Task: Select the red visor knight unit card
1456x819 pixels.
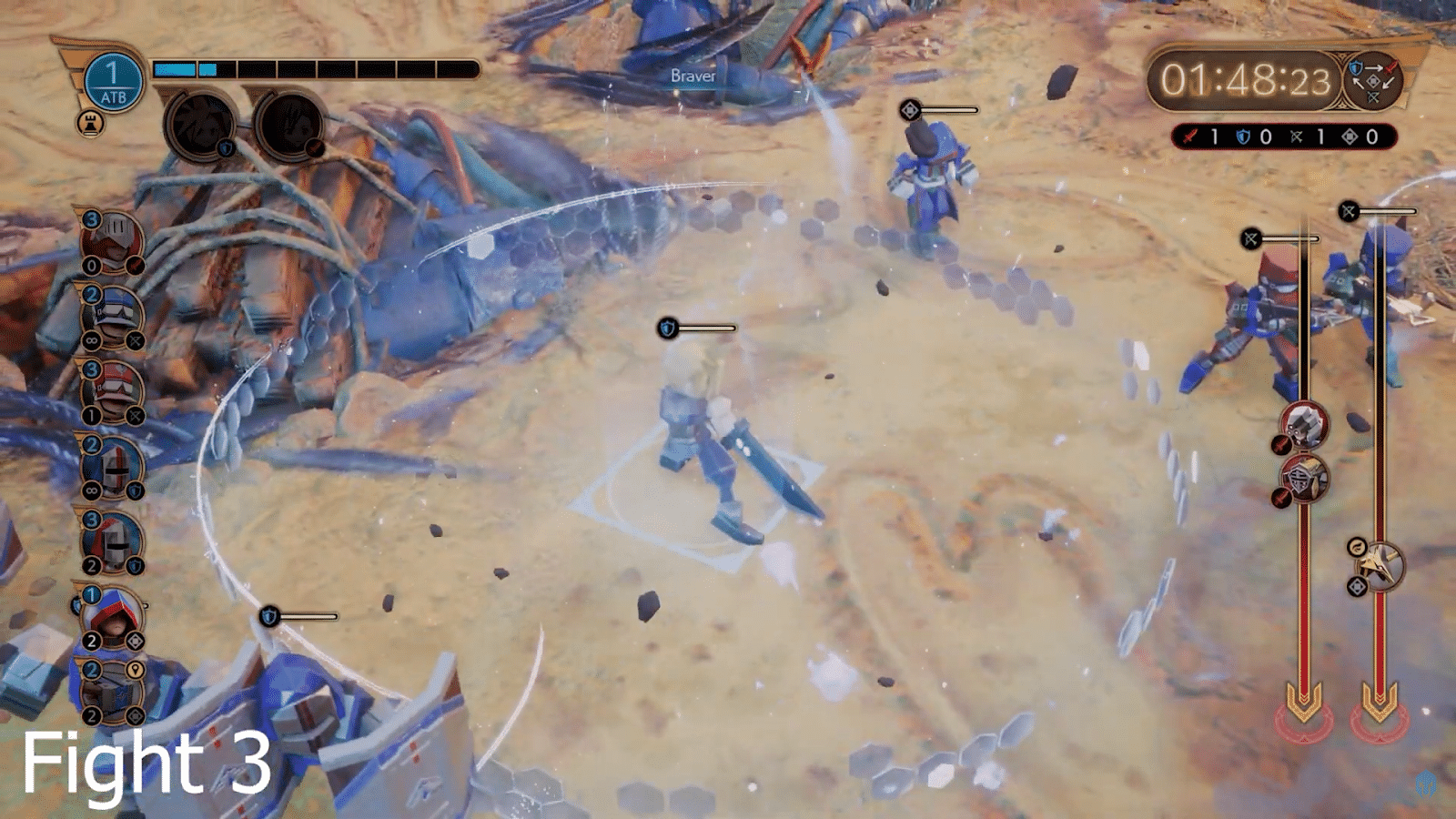Action: coord(112,241)
